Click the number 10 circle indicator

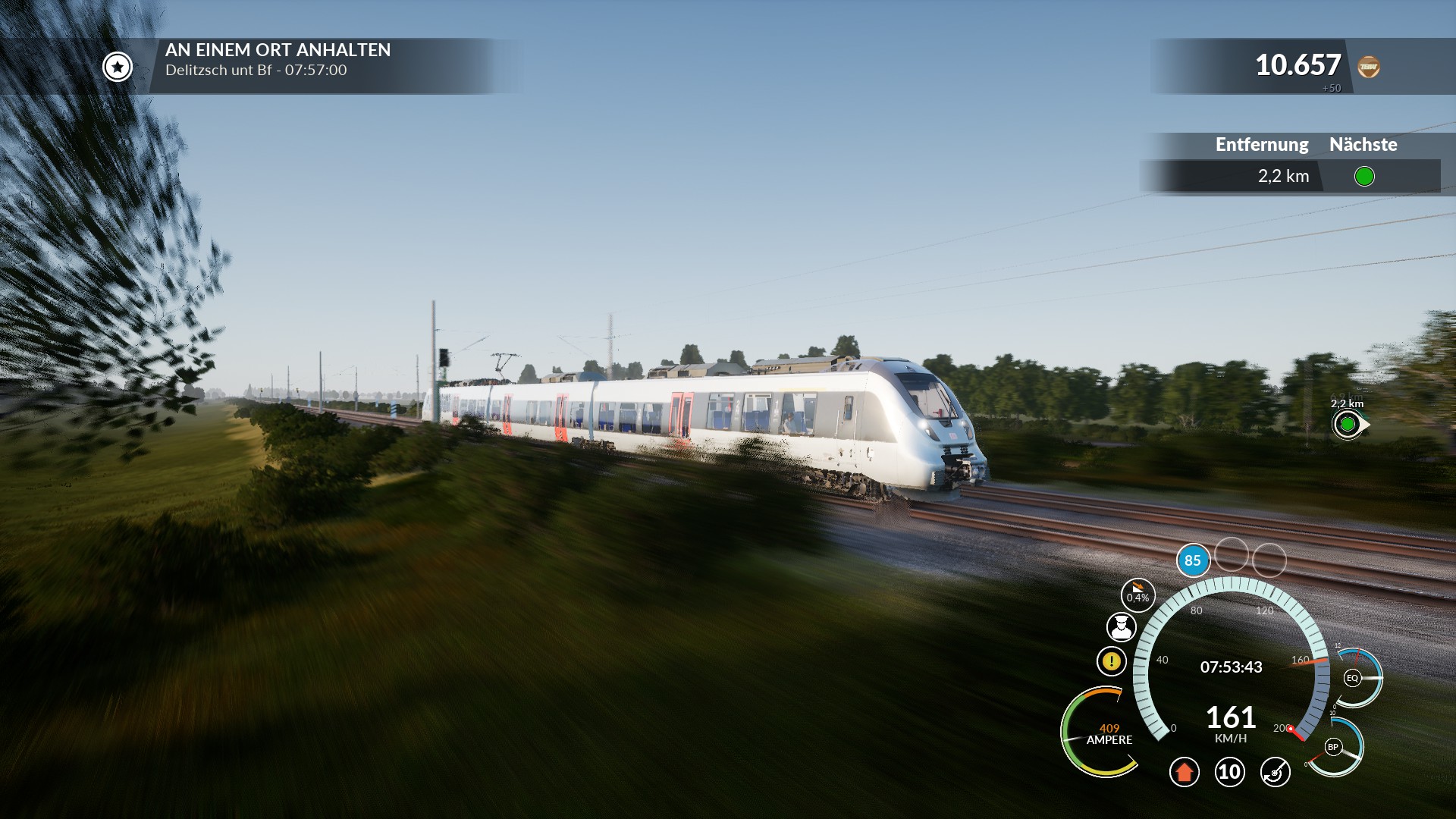point(1229,772)
